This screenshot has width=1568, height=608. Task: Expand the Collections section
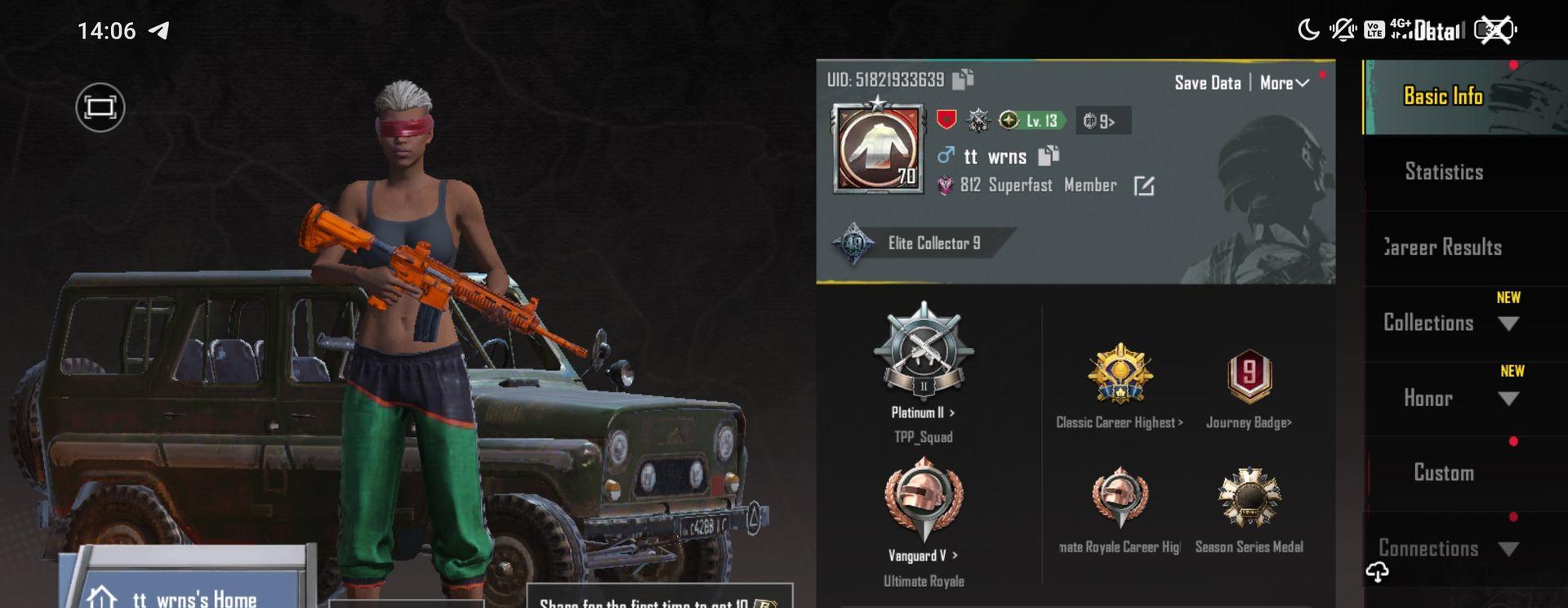1445,323
